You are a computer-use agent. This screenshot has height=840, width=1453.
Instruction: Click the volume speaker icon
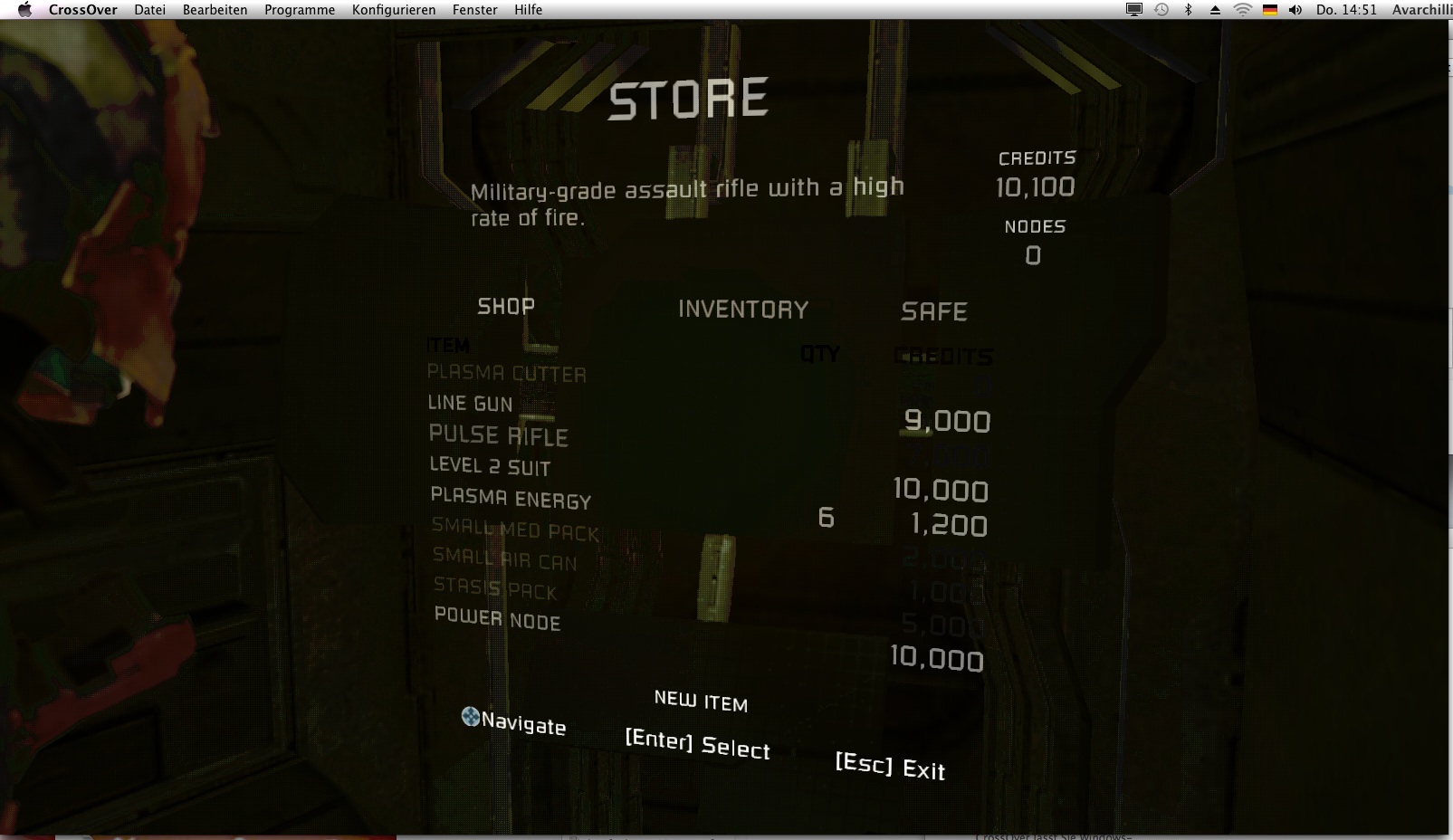1295,10
